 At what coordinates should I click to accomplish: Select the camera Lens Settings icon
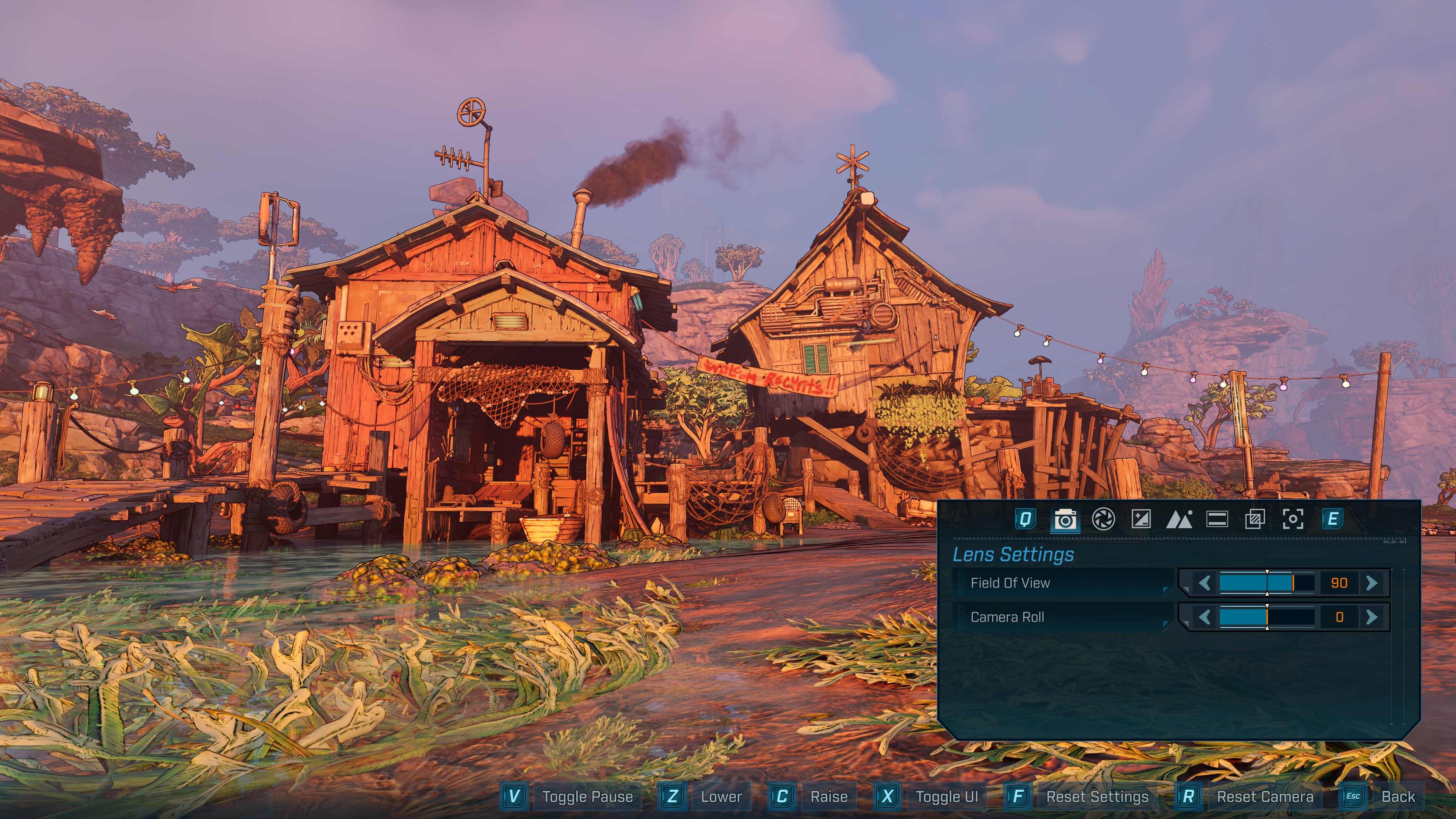tap(1066, 520)
